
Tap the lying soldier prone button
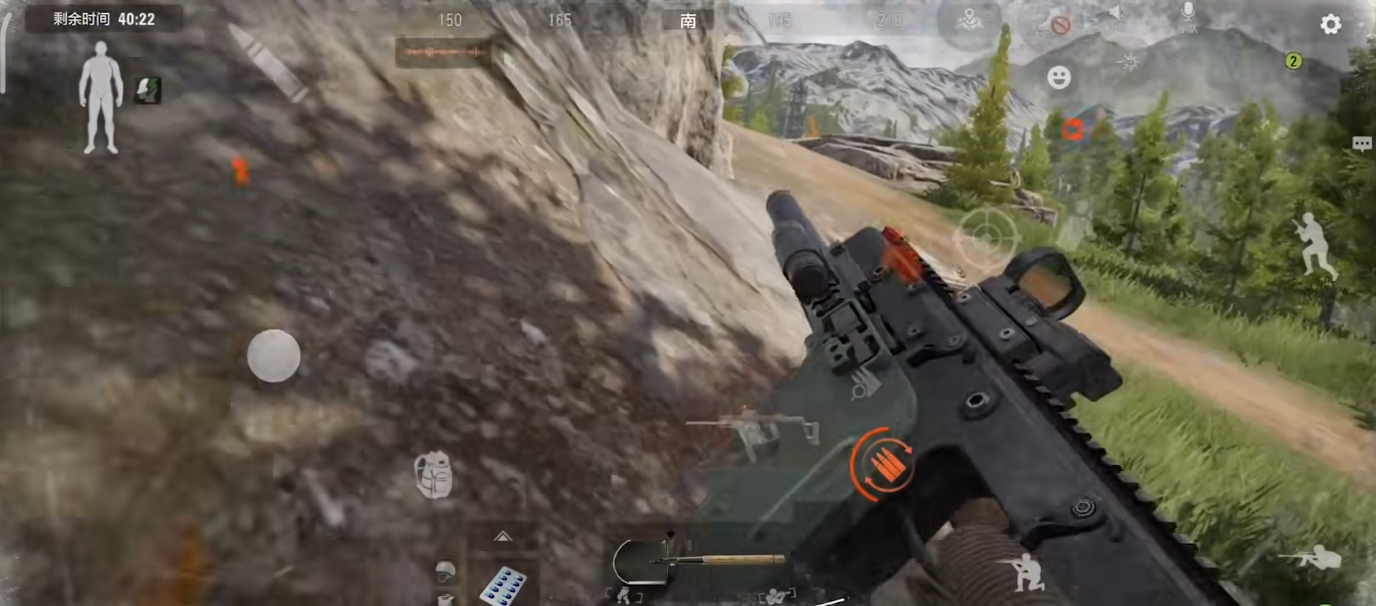pyautogui.click(x=1311, y=558)
